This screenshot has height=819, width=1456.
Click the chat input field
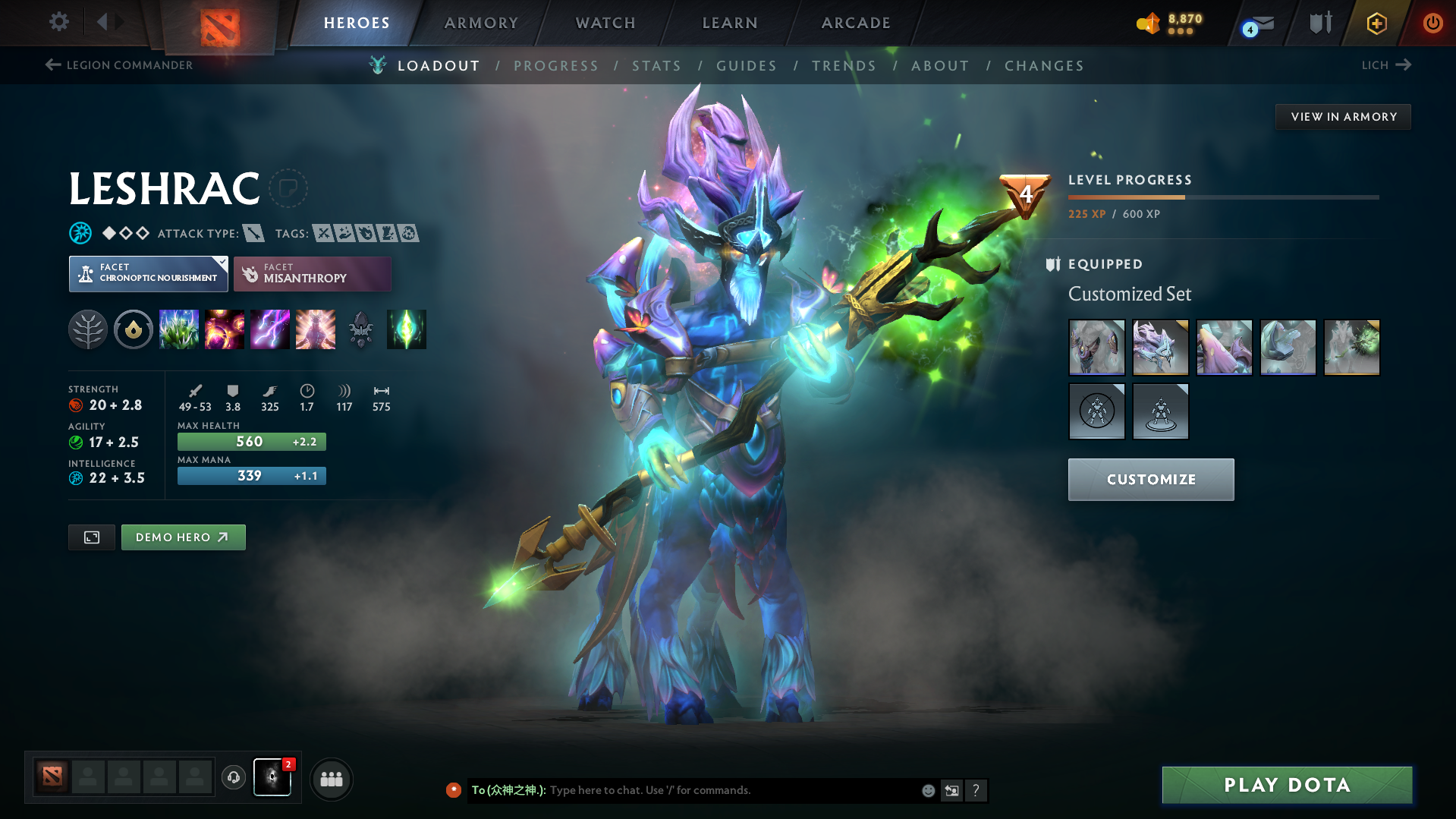(683, 790)
